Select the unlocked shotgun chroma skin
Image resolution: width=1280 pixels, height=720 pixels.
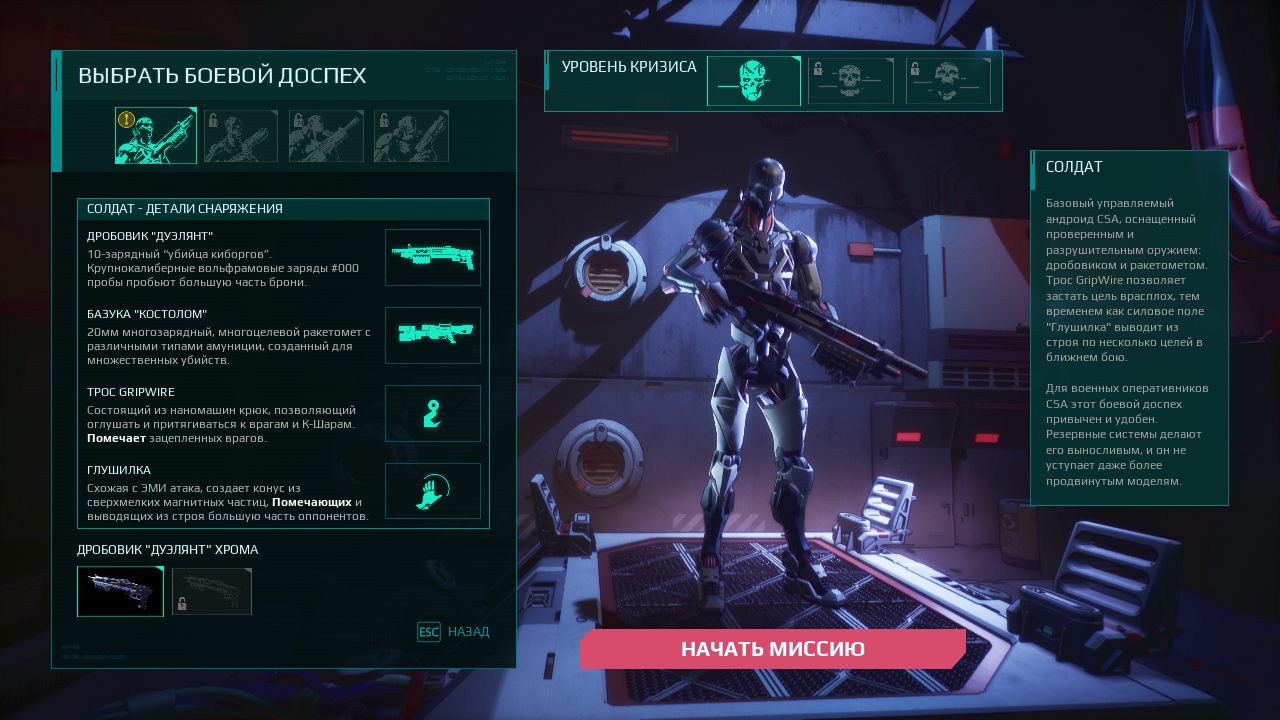(120, 591)
